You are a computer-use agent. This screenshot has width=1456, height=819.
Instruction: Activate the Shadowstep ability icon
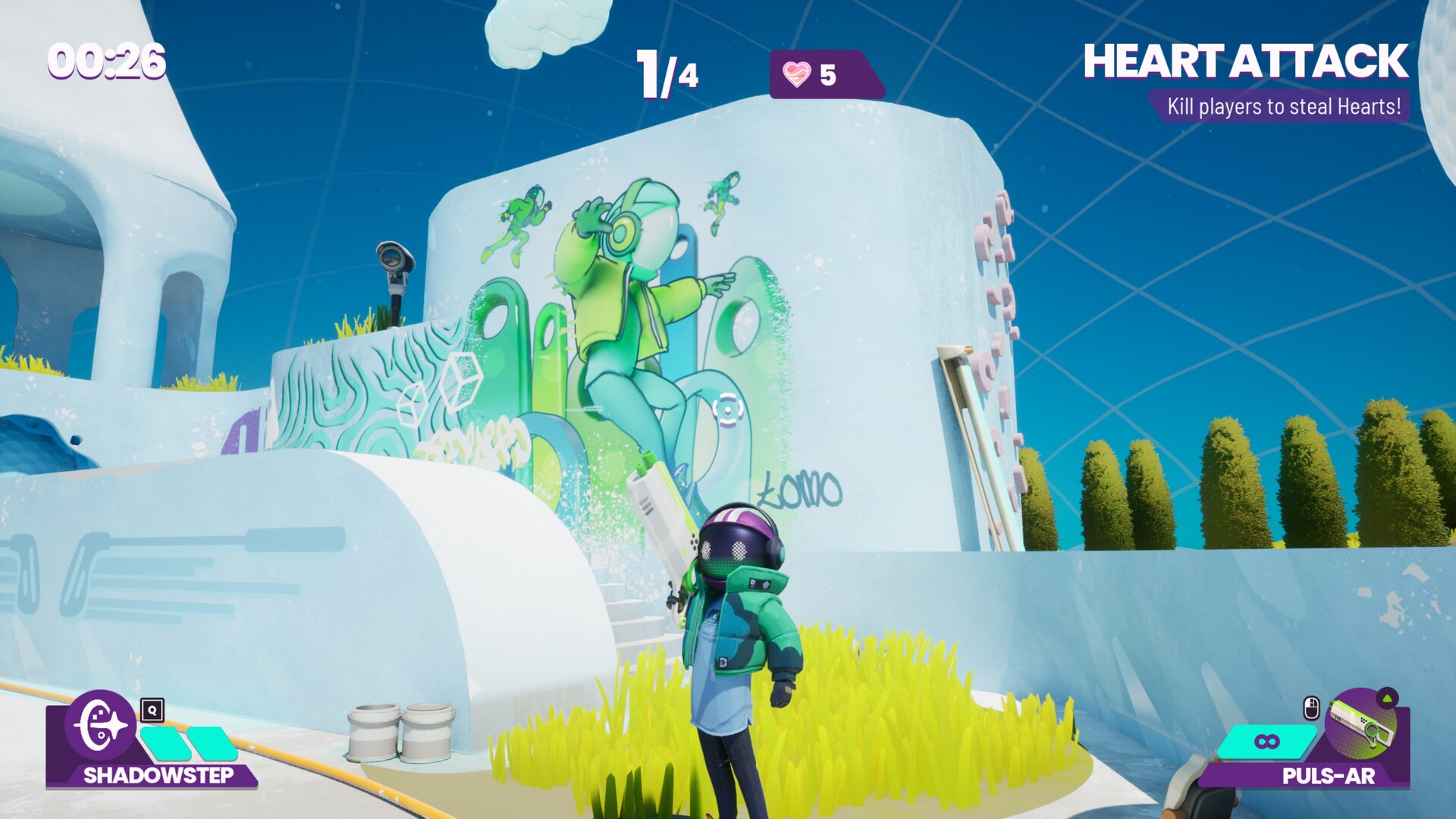coord(100,725)
